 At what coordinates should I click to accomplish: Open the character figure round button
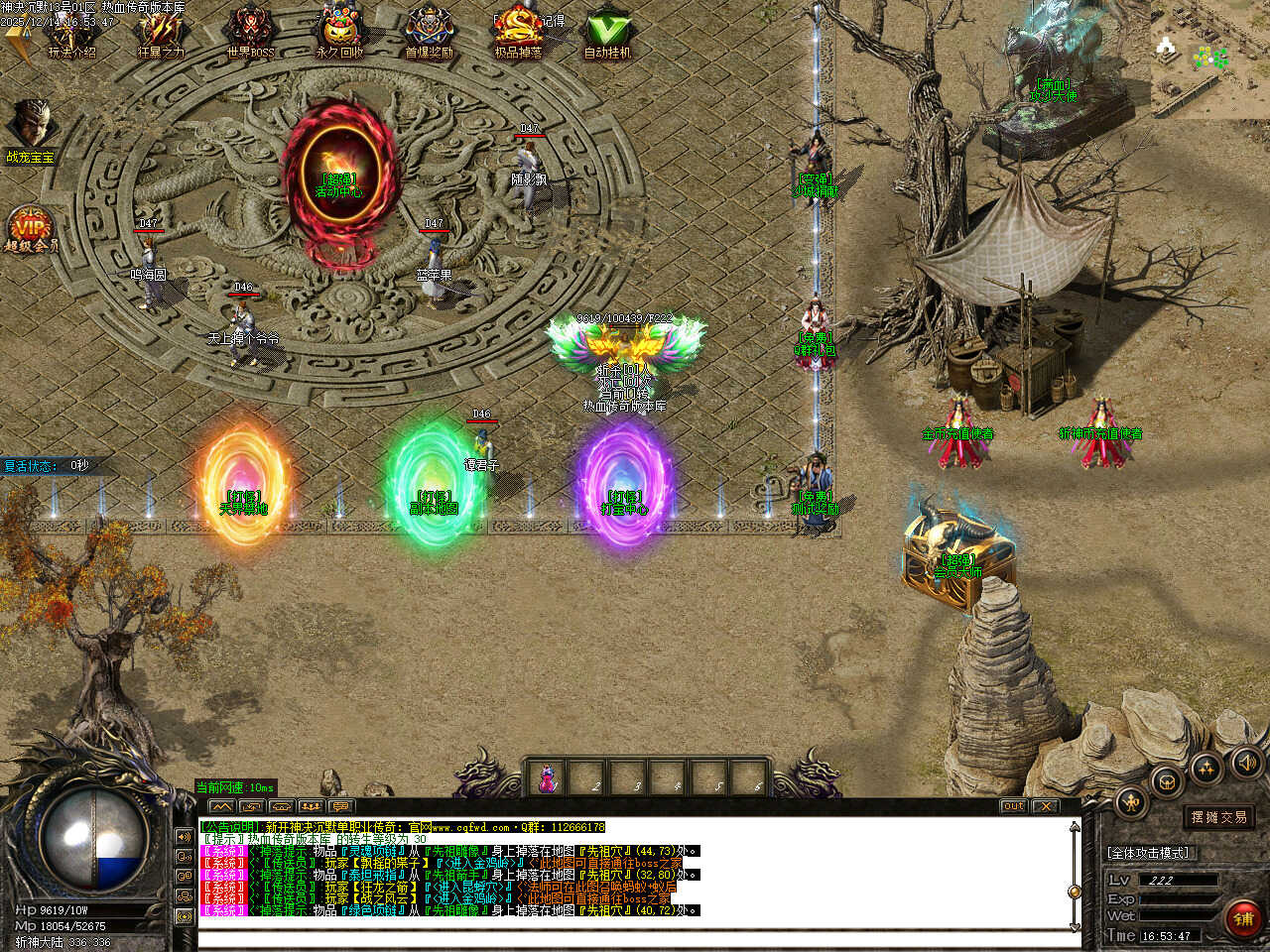1132,801
